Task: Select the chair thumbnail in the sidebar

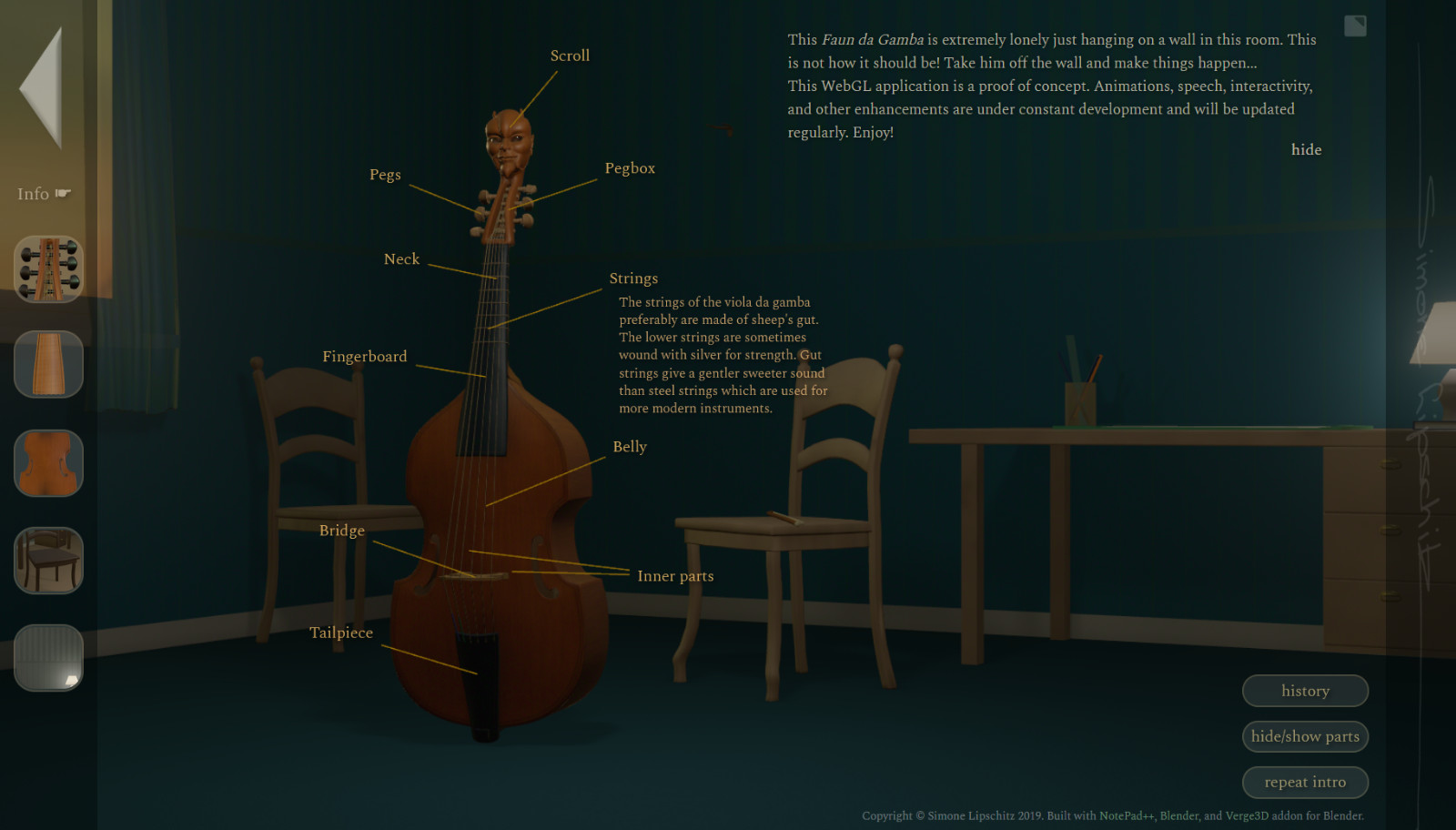Action: coord(47,561)
